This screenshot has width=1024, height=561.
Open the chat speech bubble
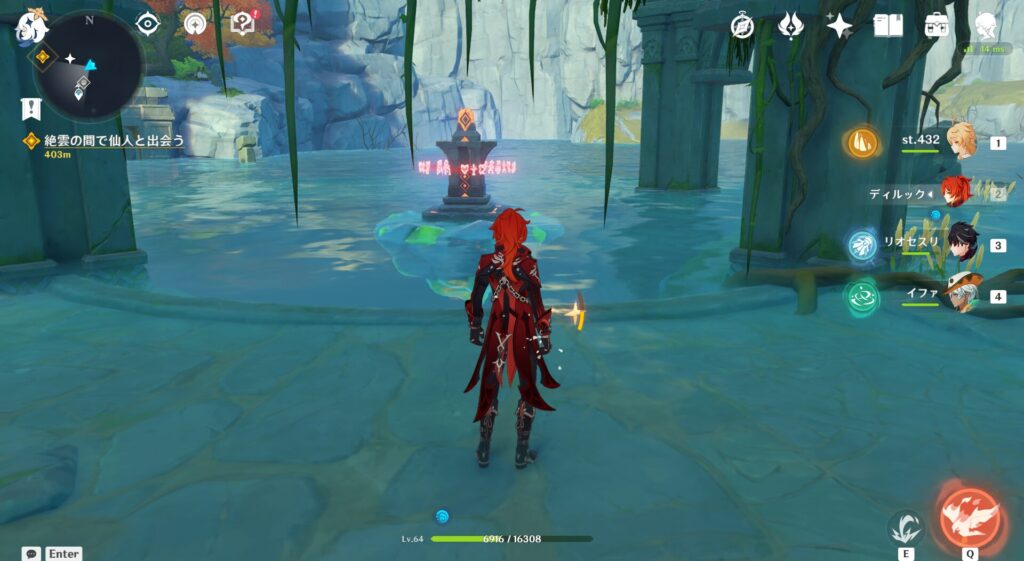31,553
